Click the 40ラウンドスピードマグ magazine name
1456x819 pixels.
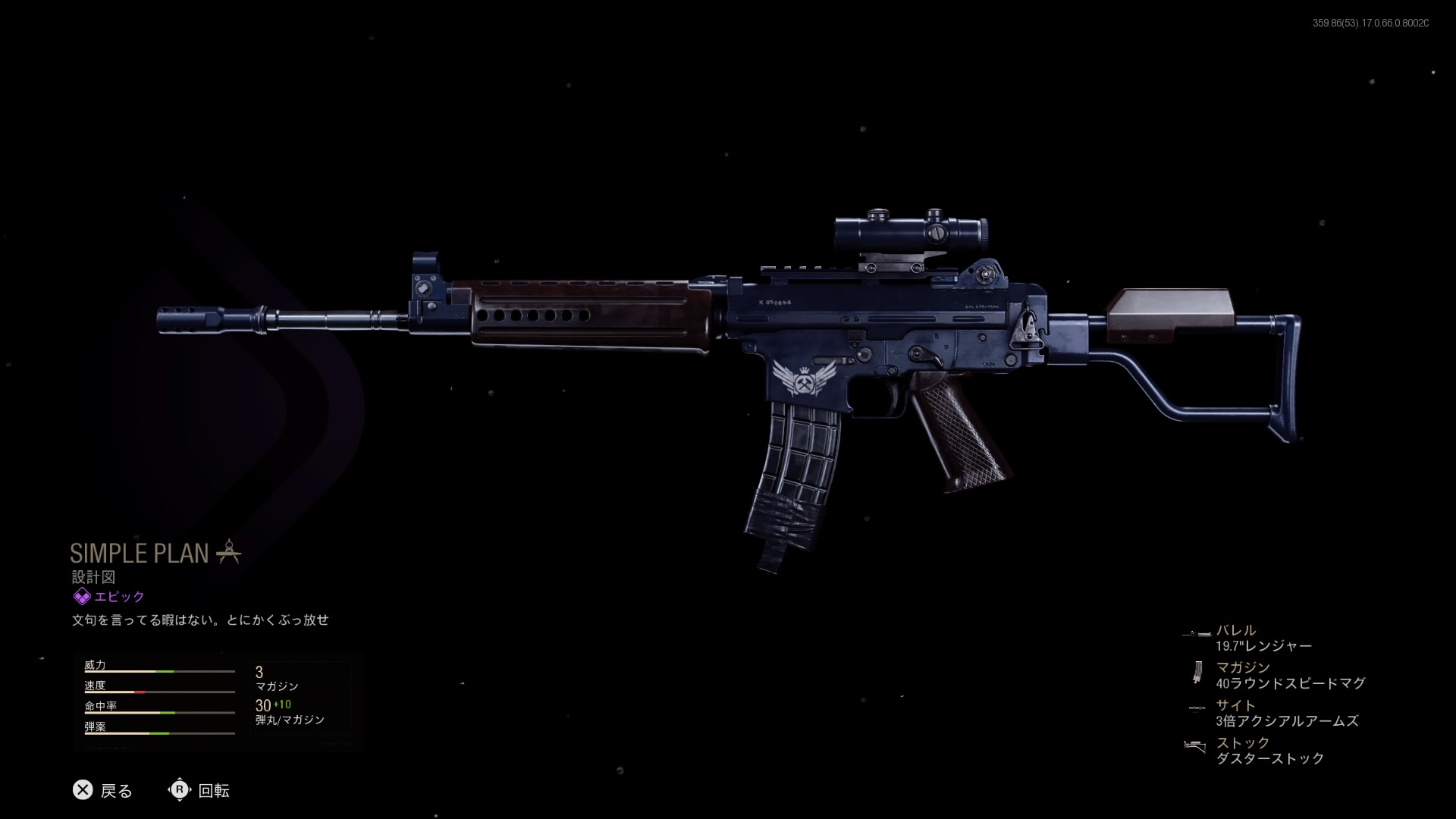pyautogui.click(x=1290, y=683)
